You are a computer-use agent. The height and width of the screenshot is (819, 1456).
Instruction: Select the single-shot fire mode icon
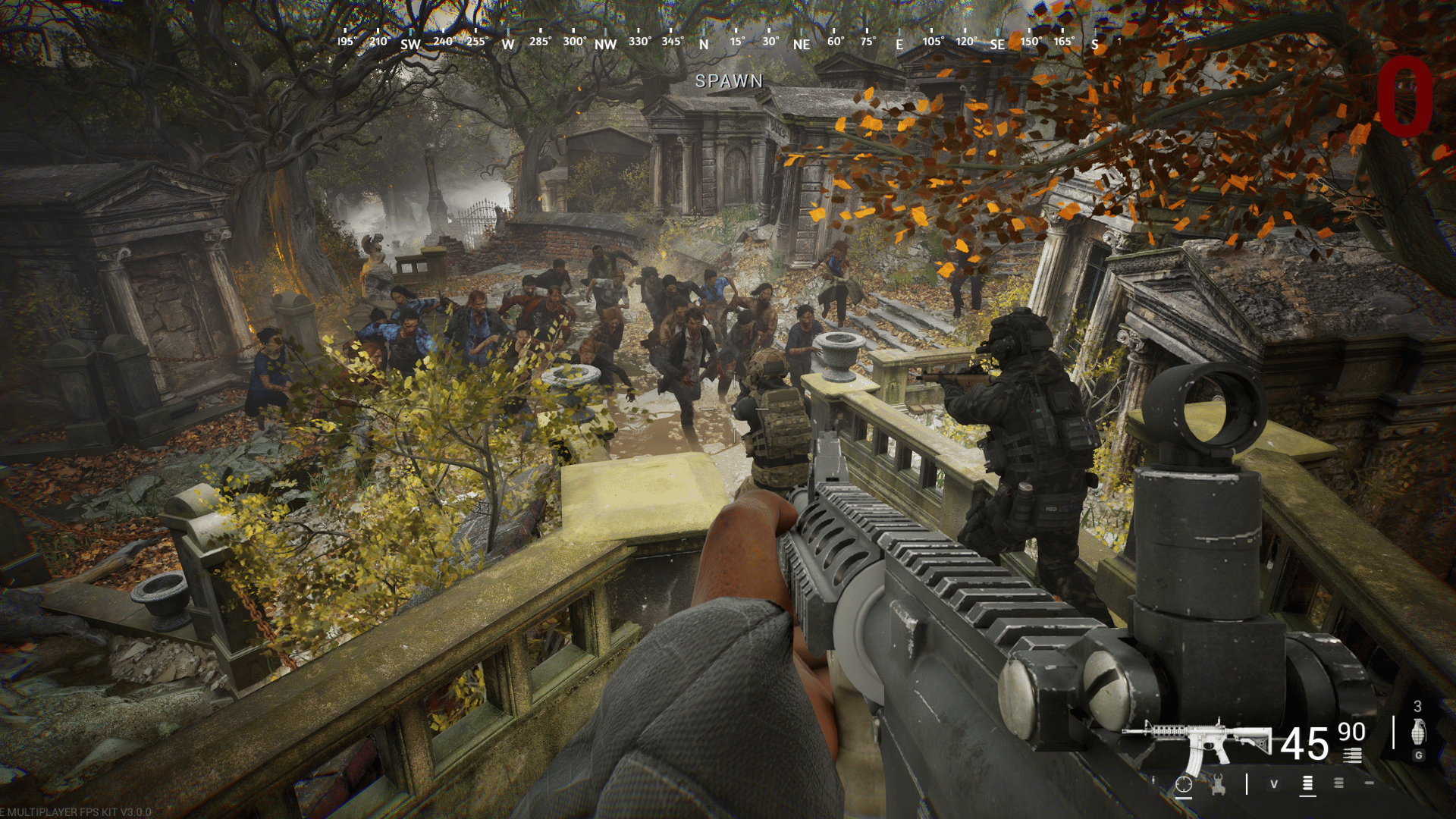[1369, 783]
